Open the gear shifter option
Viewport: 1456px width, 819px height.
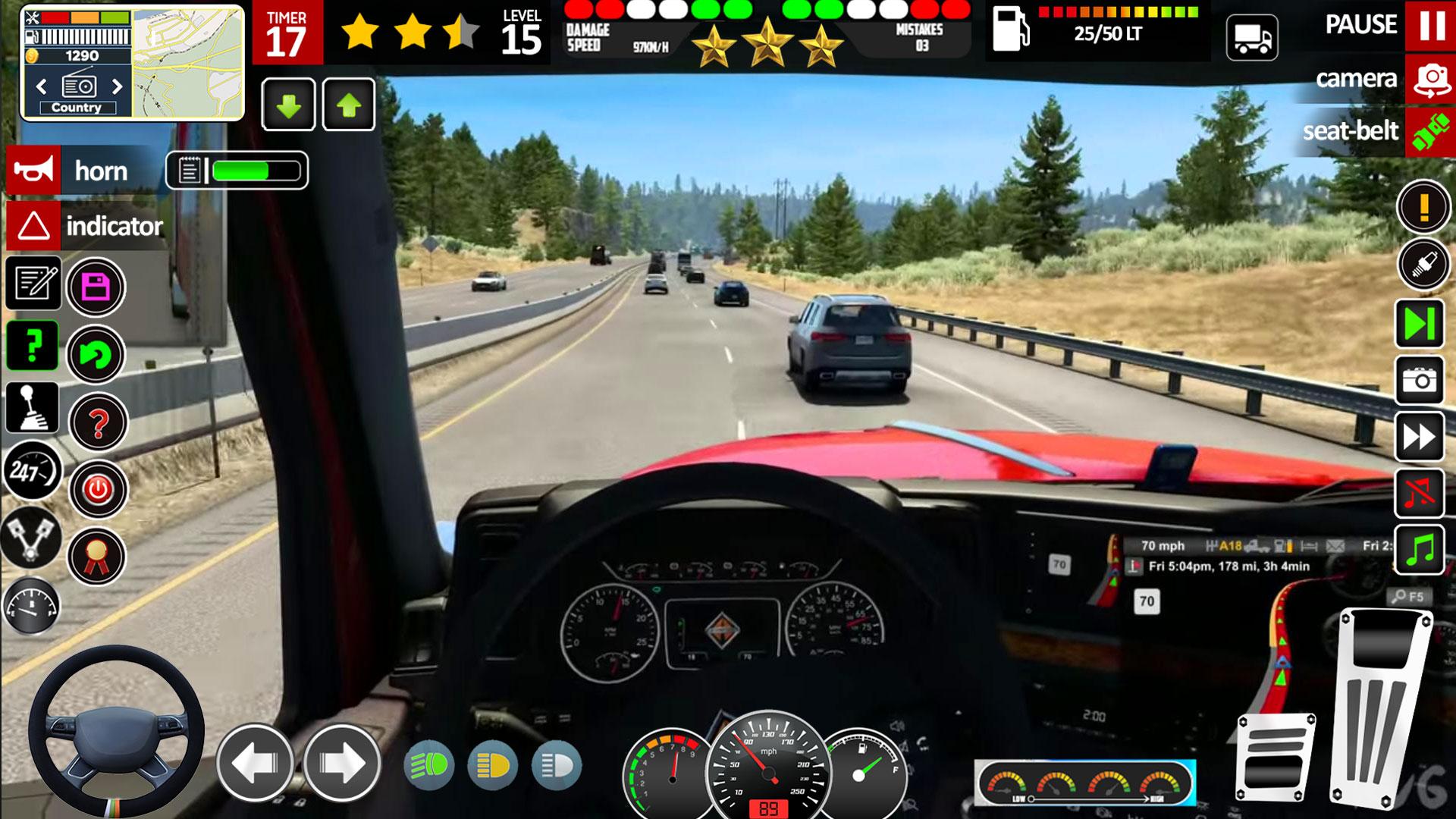pyautogui.click(x=32, y=407)
